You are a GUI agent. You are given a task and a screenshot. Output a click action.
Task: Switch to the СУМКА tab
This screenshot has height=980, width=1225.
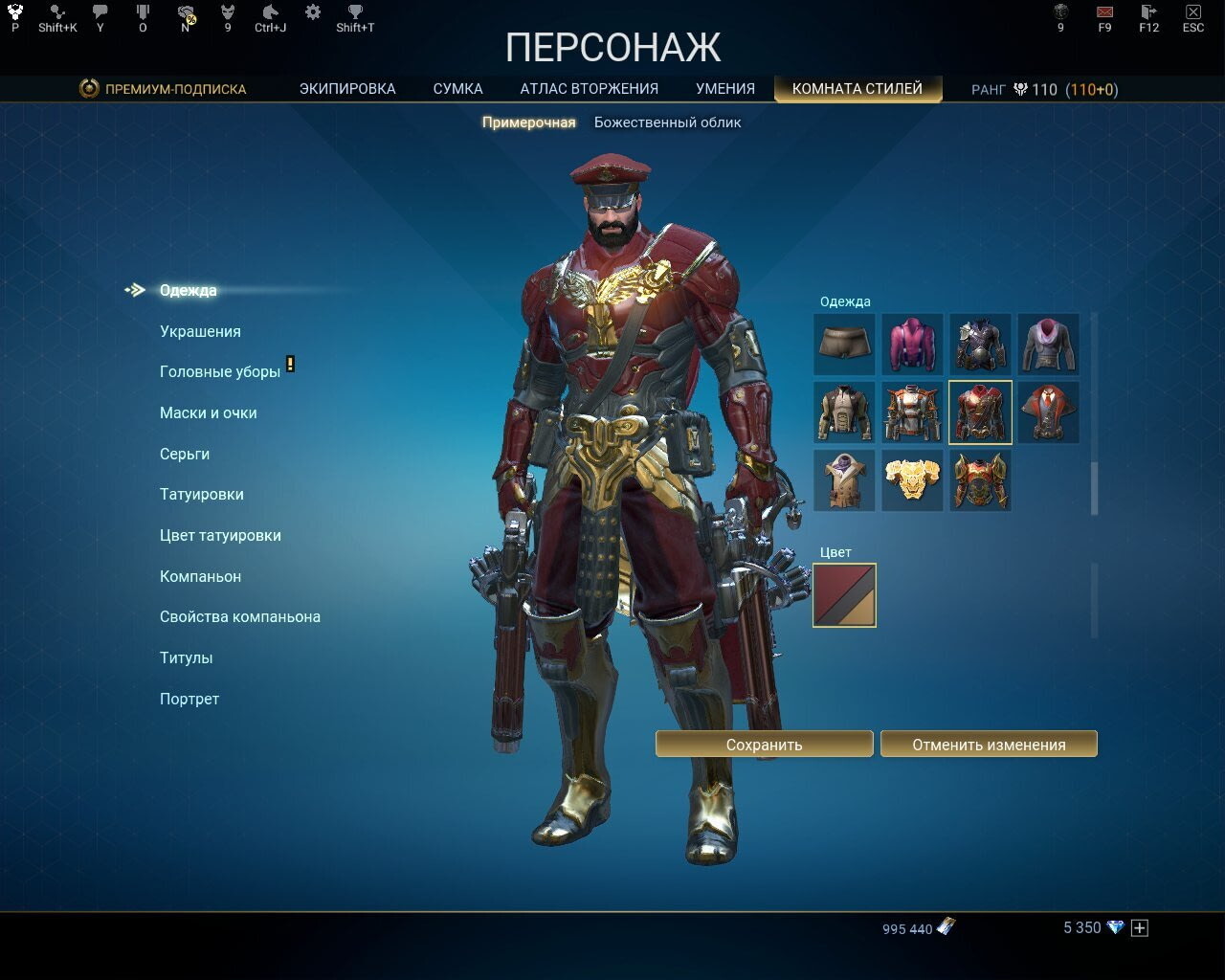(457, 88)
